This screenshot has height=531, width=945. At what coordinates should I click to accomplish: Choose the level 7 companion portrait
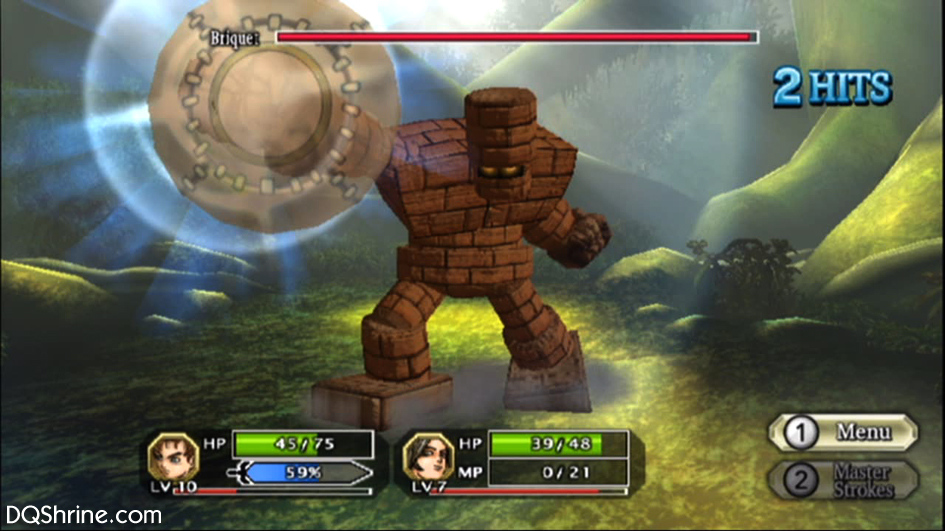pos(426,457)
